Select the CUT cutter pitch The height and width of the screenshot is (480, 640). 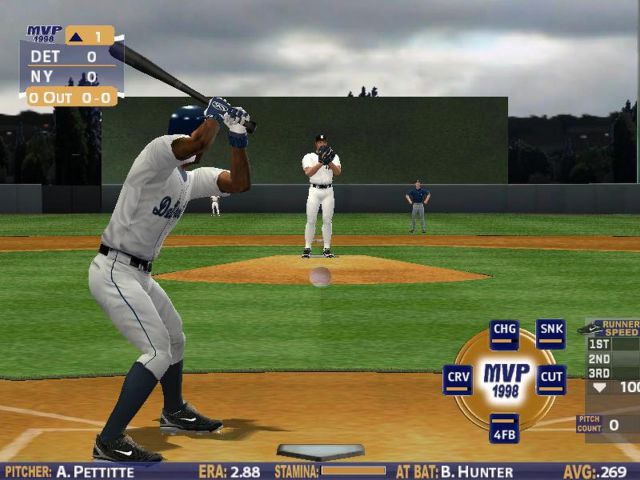pos(551,379)
